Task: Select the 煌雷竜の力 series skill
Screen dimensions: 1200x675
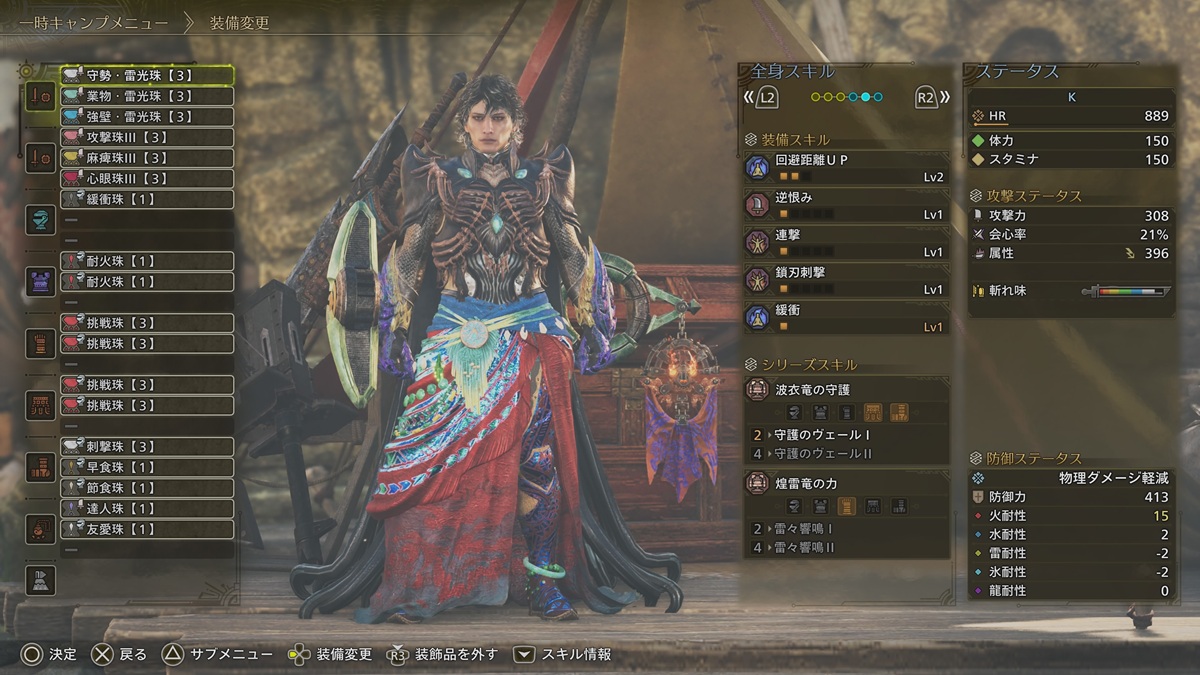Action: coord(846,495)
